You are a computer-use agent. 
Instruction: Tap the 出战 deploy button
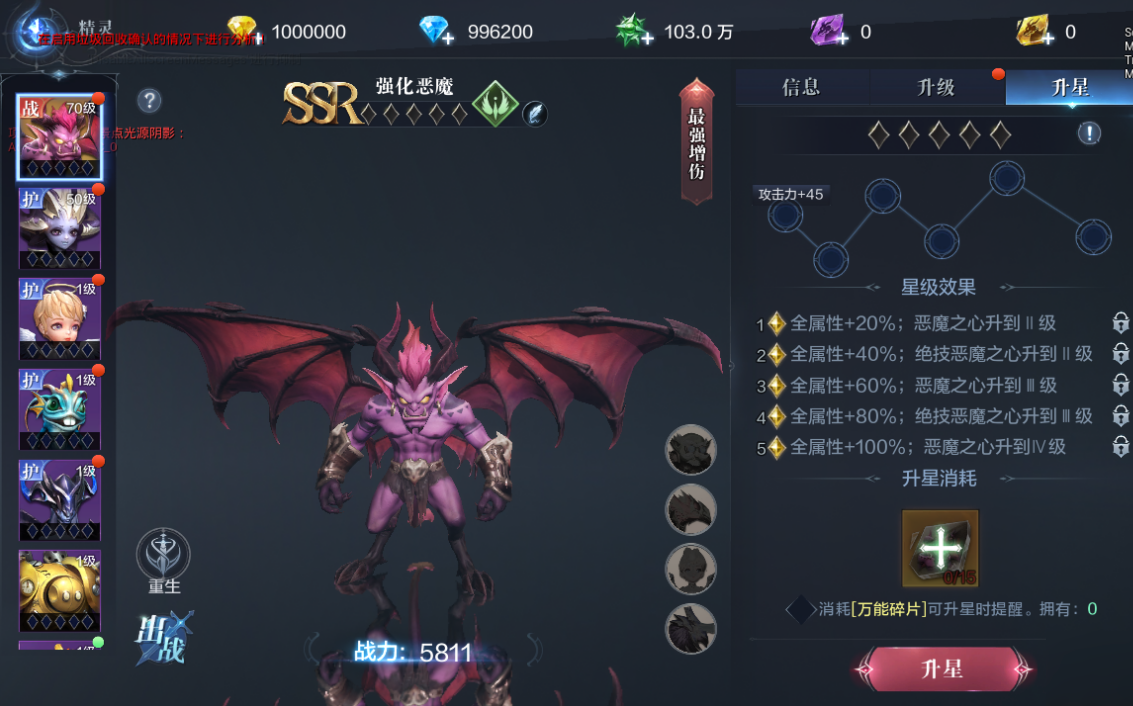(x=162, y=637)
